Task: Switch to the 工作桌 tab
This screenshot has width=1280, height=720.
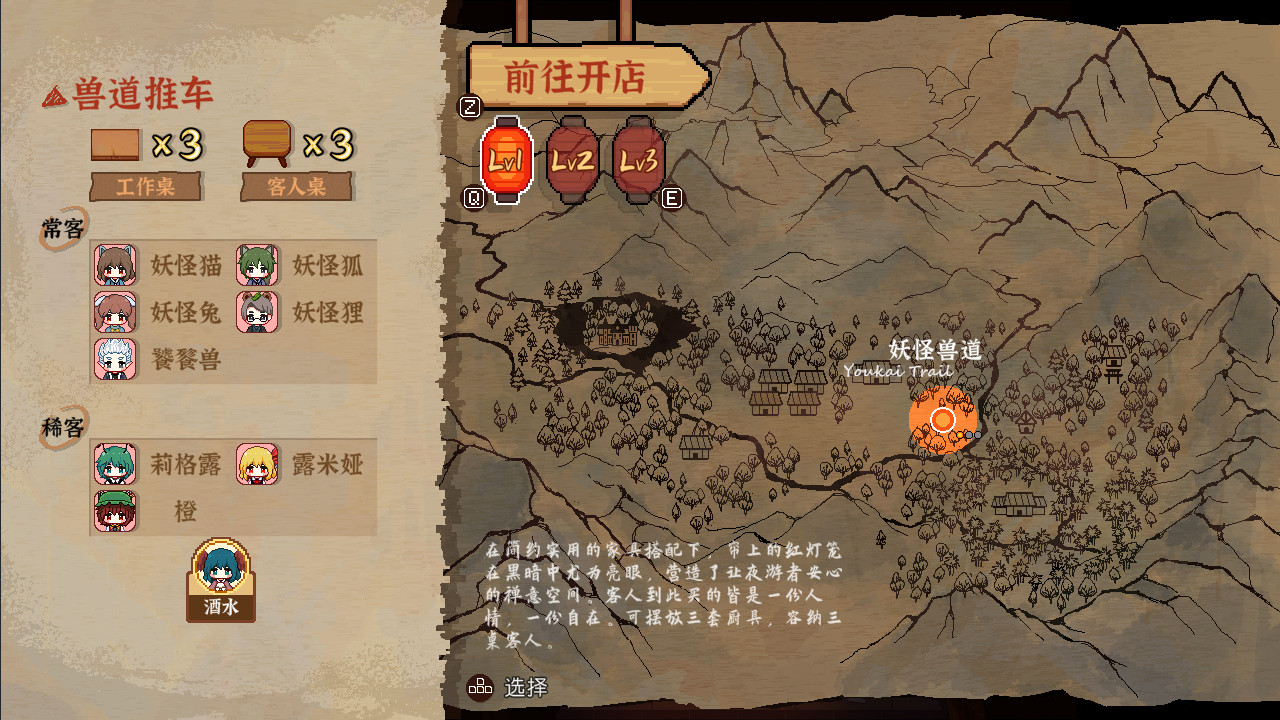Action: click(x=146, y=187)
